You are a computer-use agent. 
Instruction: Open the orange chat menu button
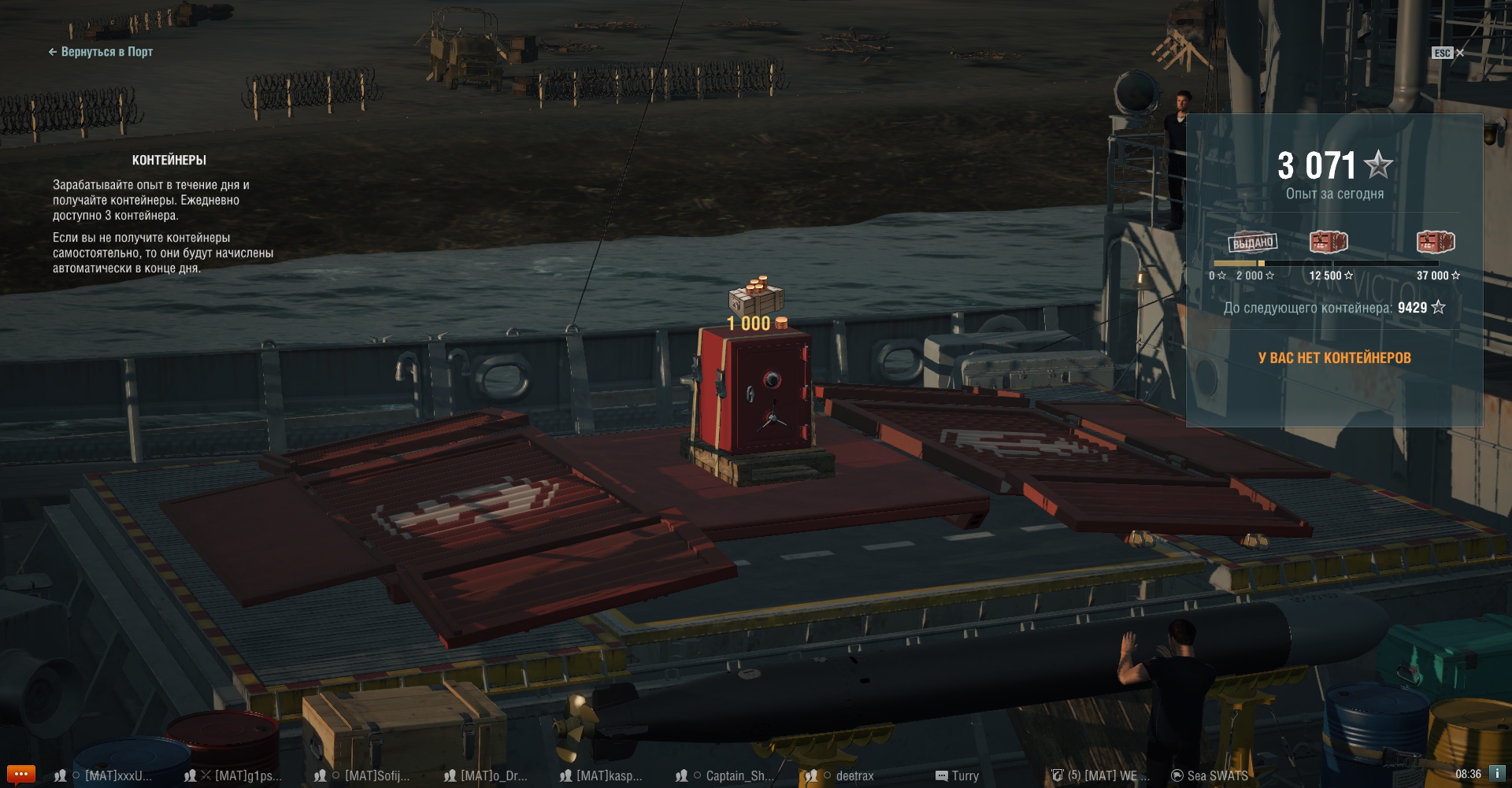point(20,774)
